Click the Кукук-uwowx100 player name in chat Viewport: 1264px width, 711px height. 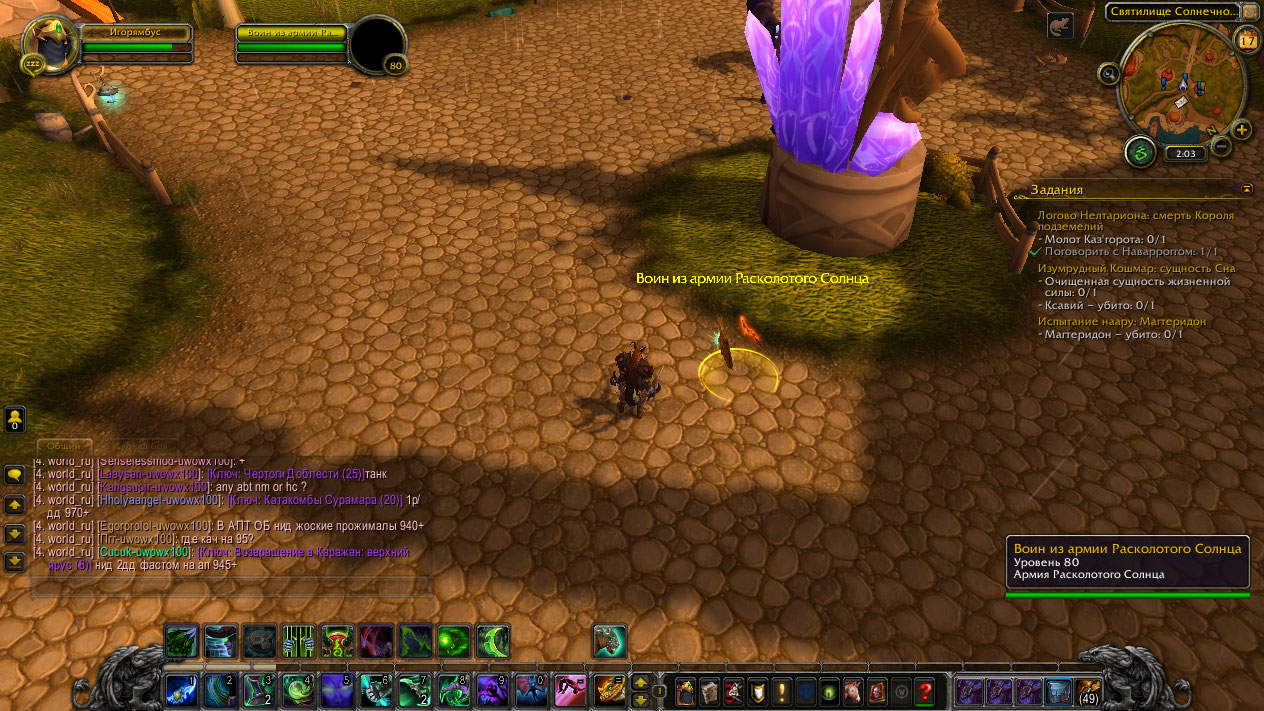click(144, 552)
